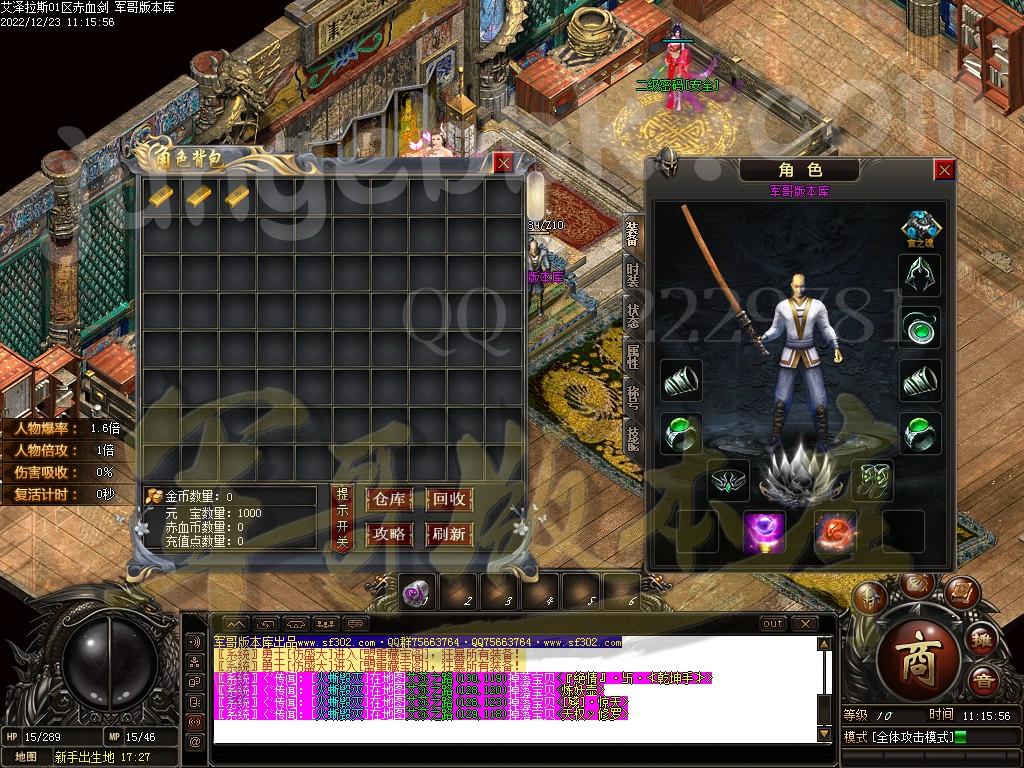Click the chat window 'out' button
The image size is (1024, 768).
(x=773, y=624)
